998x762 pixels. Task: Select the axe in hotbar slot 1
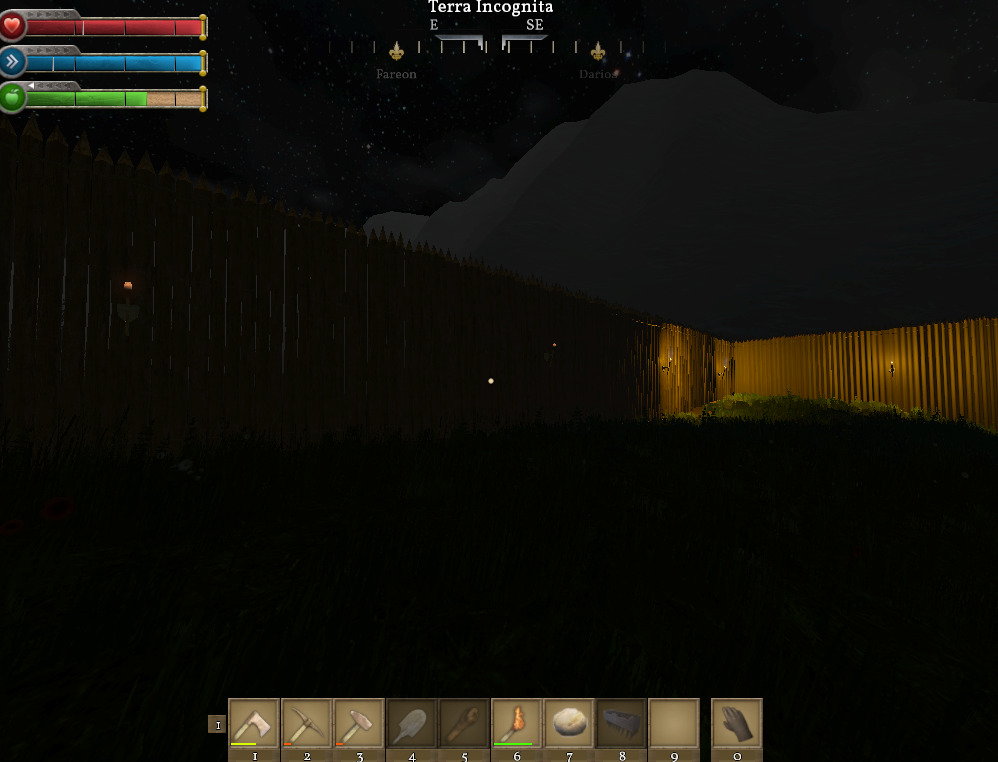click(x=254, y=723)
